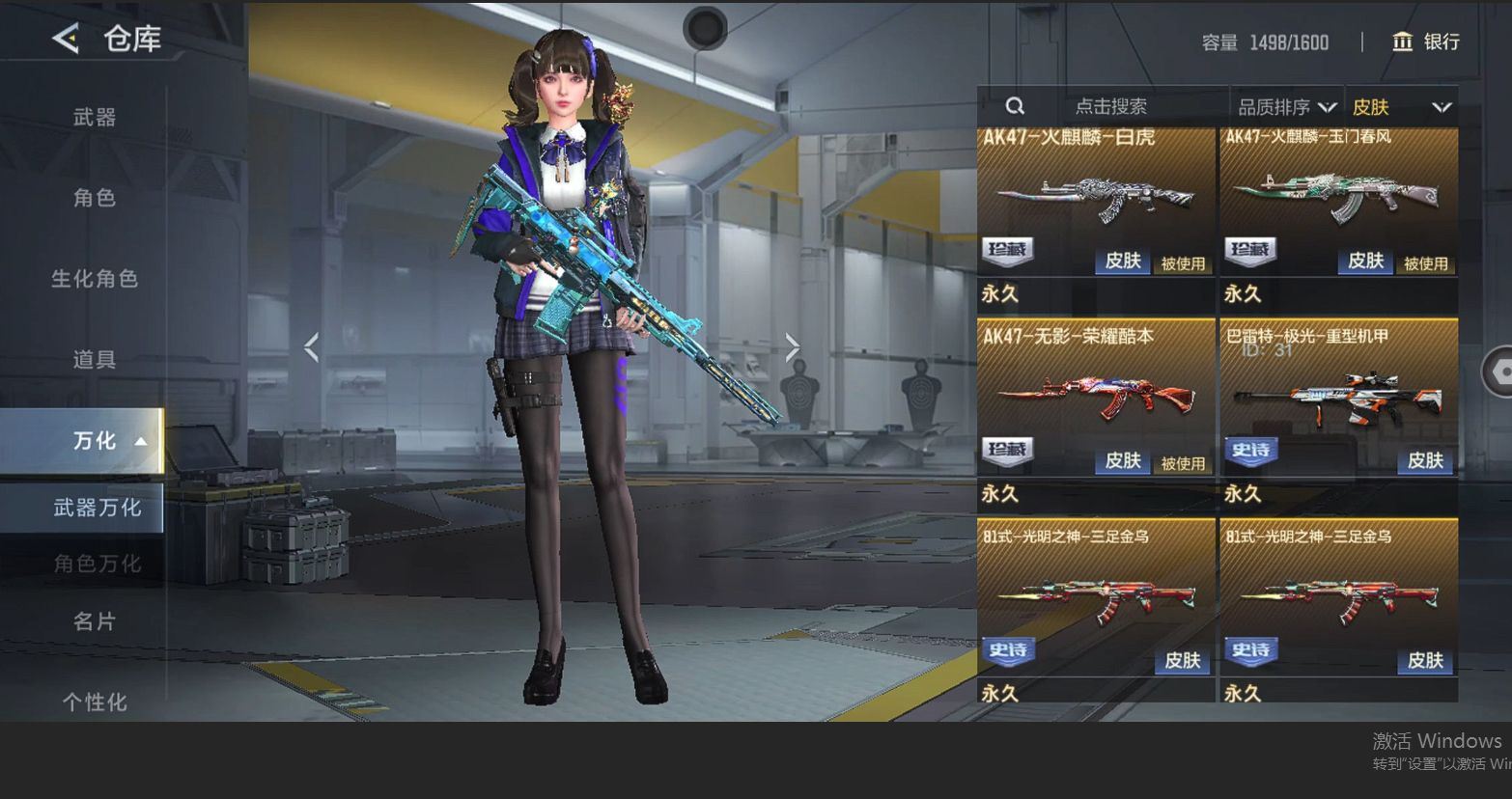The image size is (1512, 799).
Task: Select the AK47-火麒麟-白虎 skin
Action: point(1096,203)
